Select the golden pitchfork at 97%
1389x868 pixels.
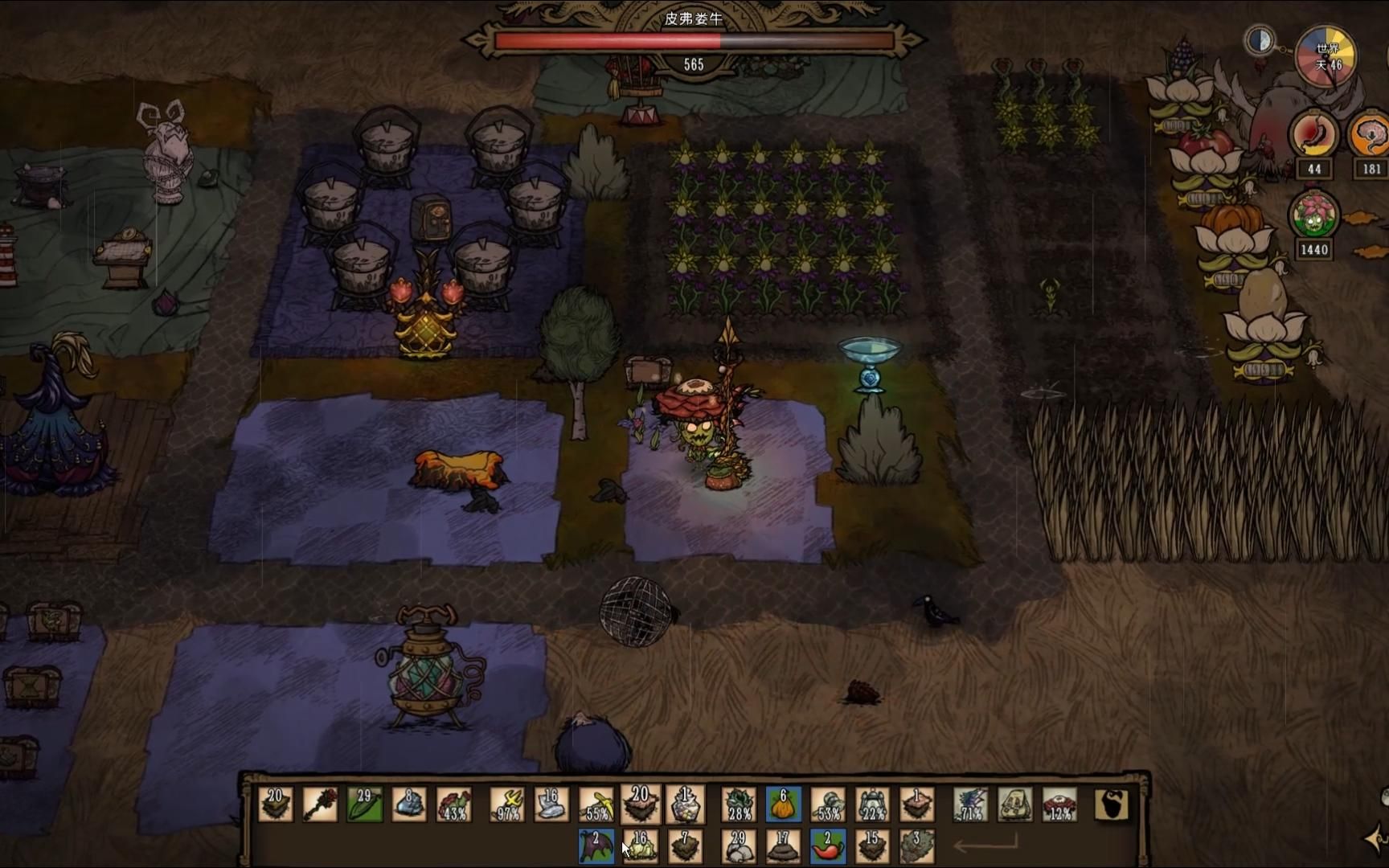tap(507, 805)
